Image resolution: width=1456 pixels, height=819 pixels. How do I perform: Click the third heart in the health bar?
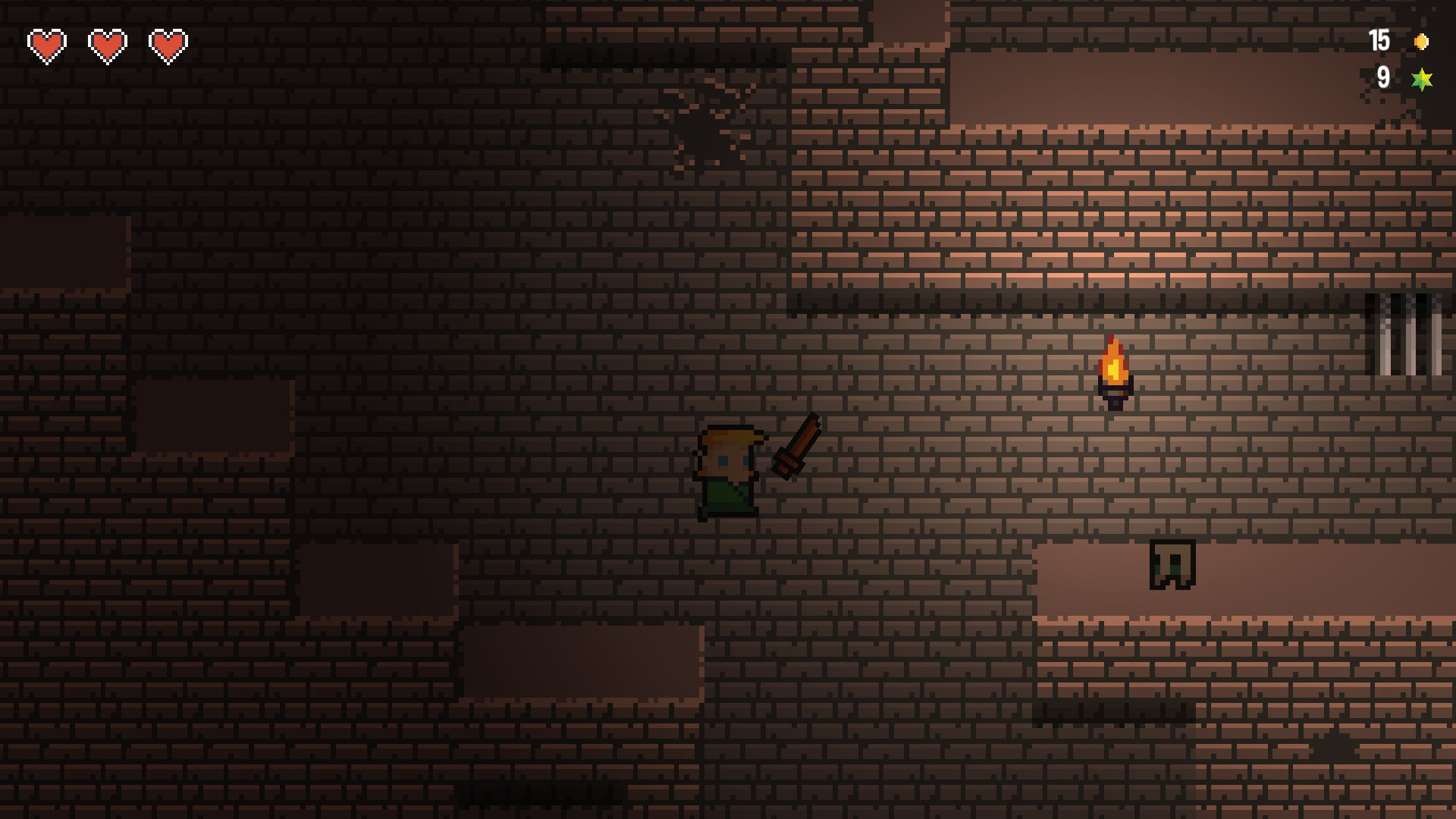(168, 45)
